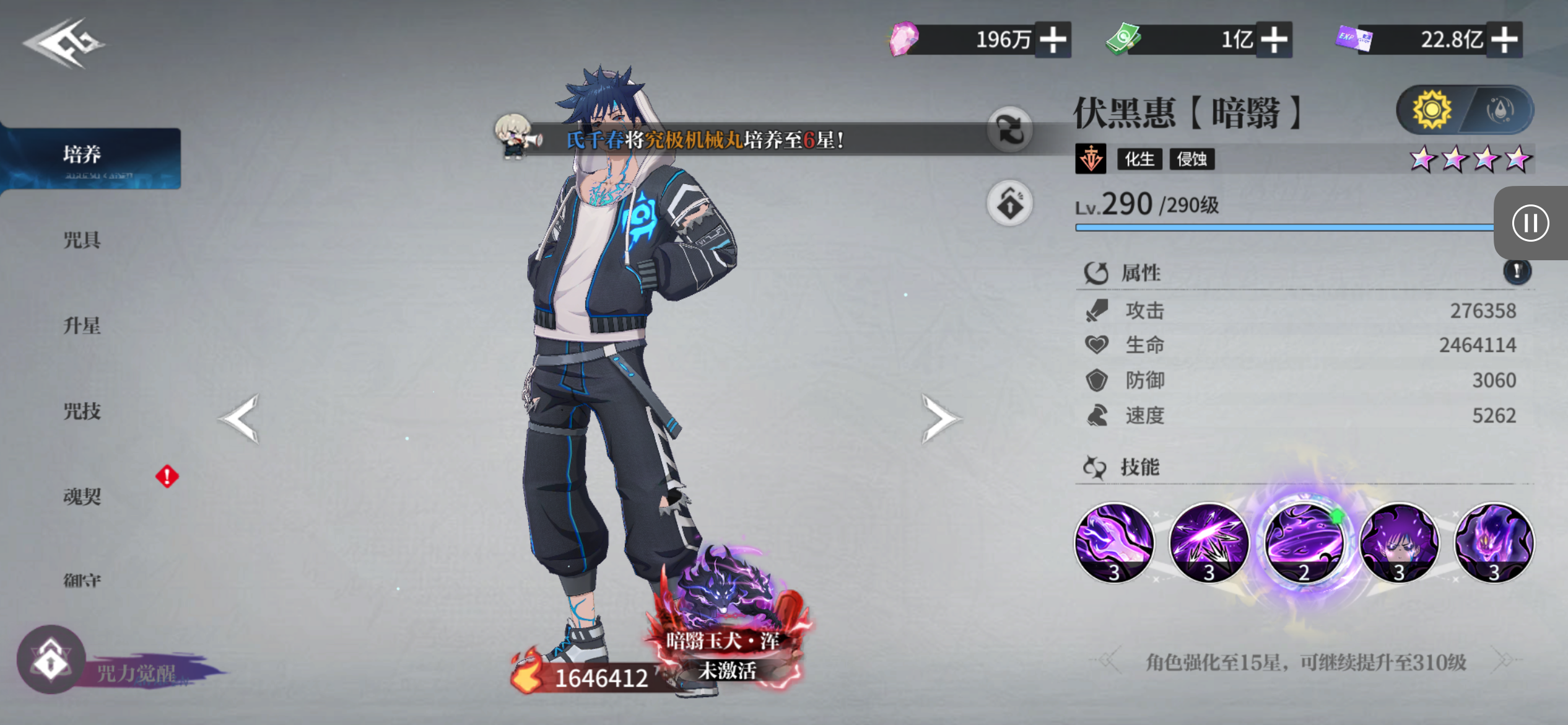Toggle the sun and water-drop switch
Viewport: 1568px width, 725px height.
pyautogui.click(x=1465, y=110)
